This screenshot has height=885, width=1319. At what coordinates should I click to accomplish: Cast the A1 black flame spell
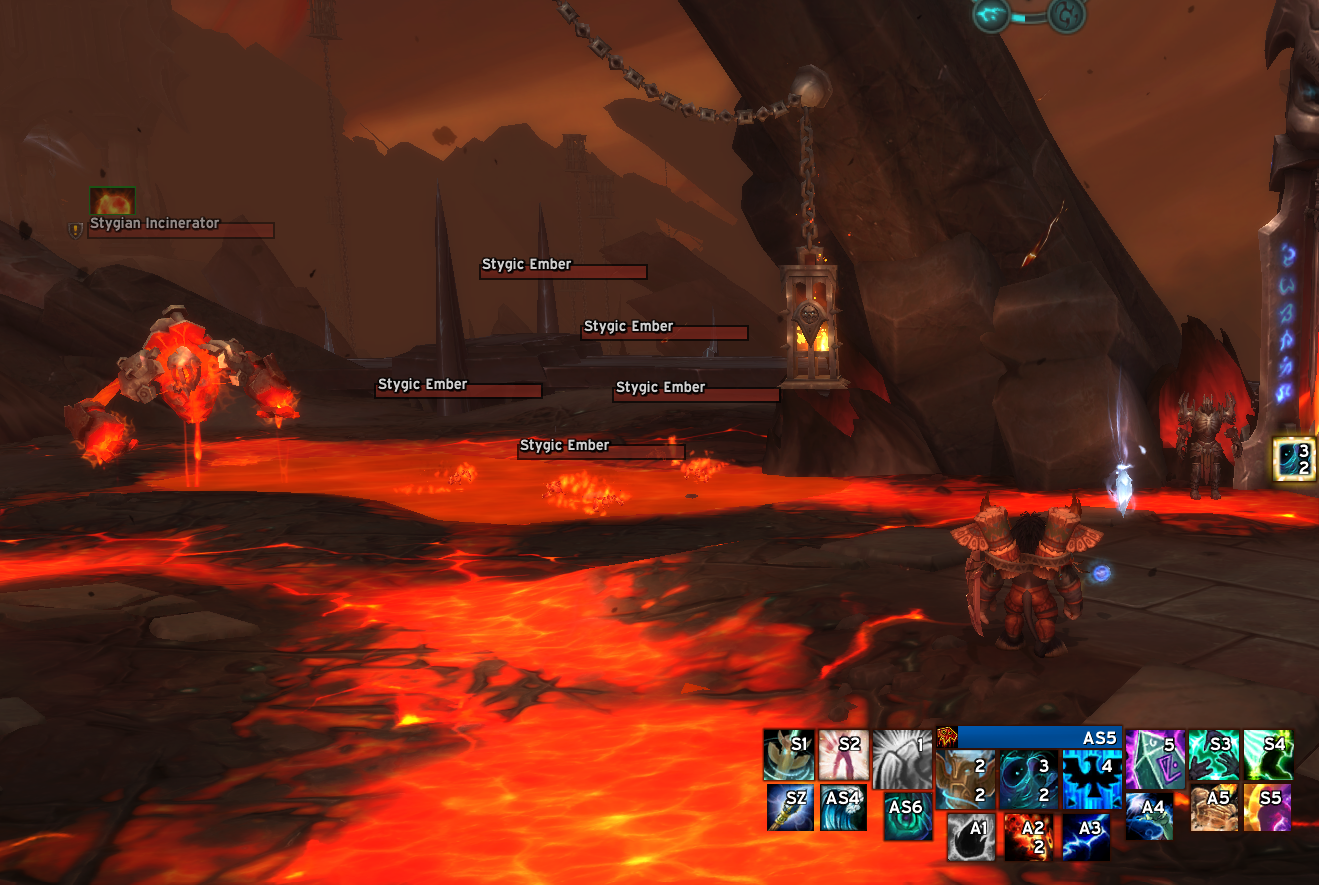point(971,836)
